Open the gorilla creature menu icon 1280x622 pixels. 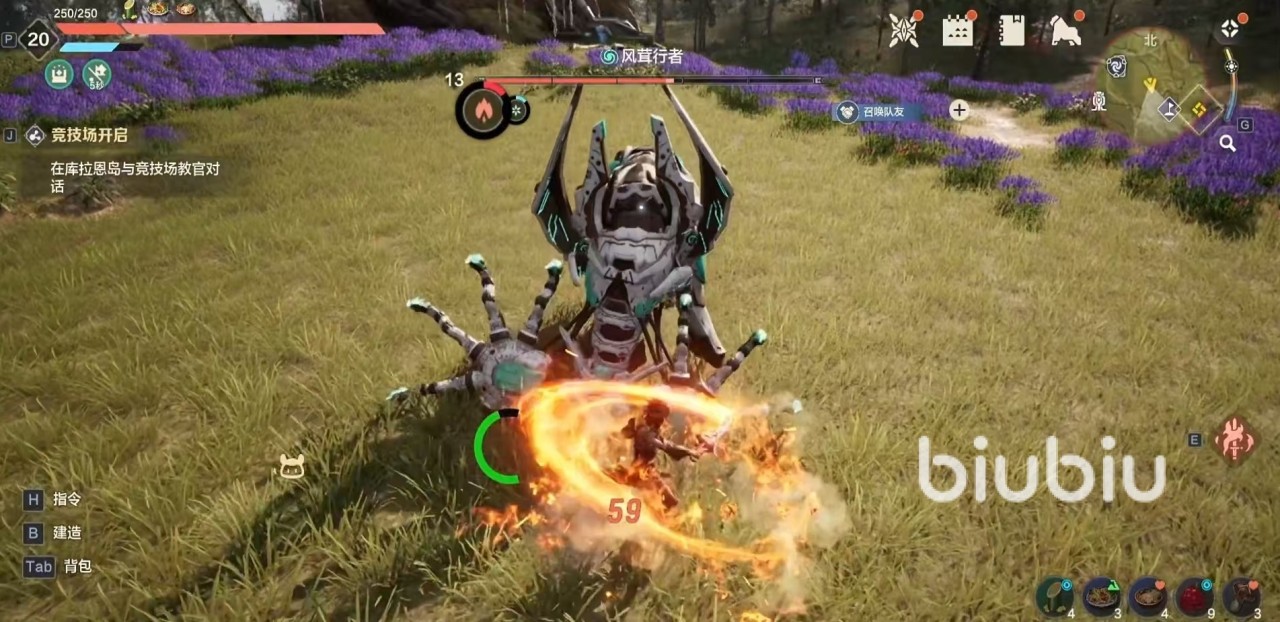(x=1066, y=30)
